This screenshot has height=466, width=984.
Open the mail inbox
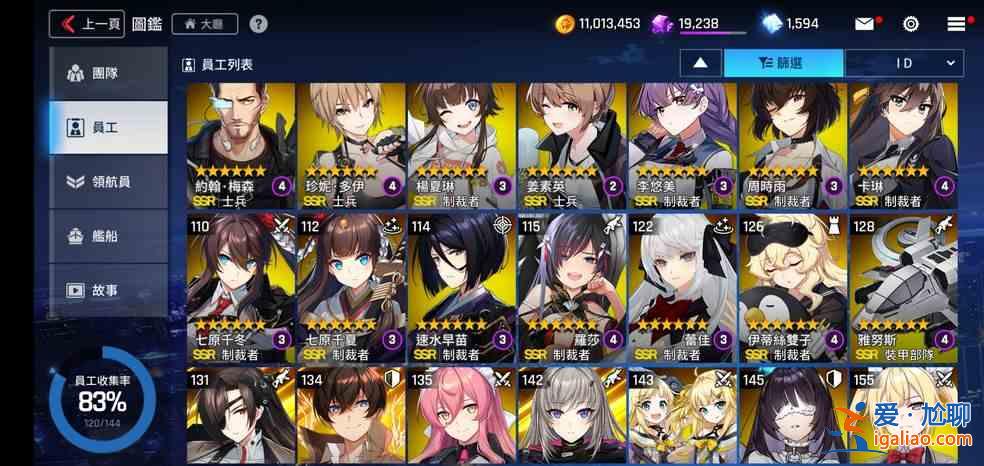pos(864,24)
